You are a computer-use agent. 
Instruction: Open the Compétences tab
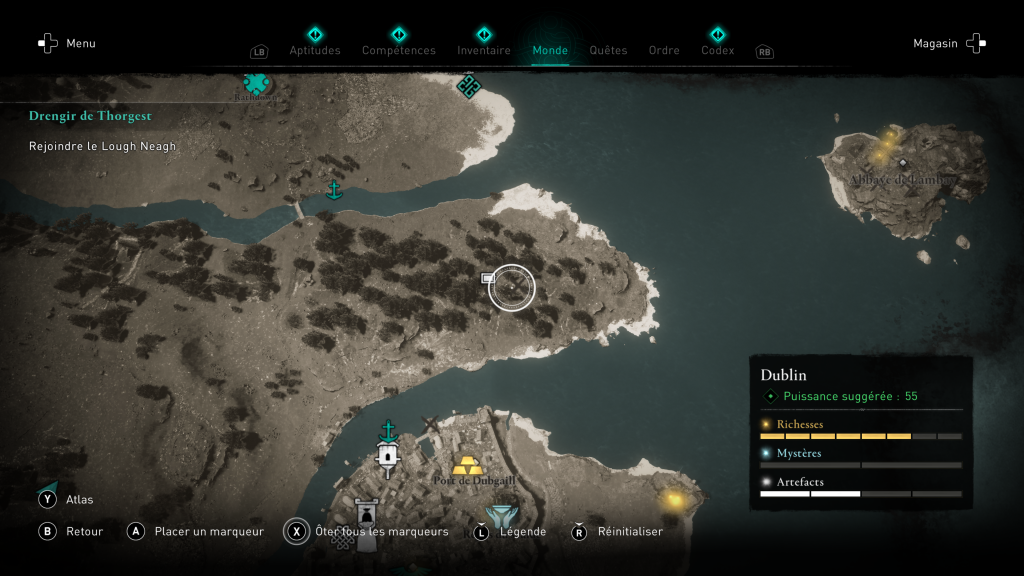[398, 50]
